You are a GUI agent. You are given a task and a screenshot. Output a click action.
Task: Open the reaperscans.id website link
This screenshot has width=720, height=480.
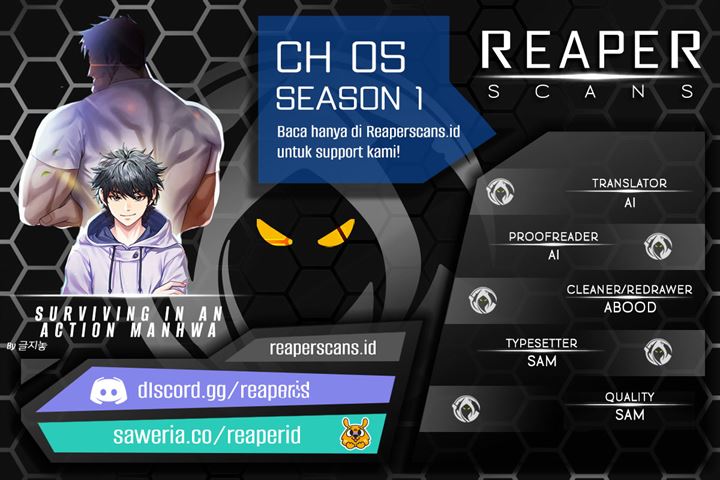click(322, 348)
